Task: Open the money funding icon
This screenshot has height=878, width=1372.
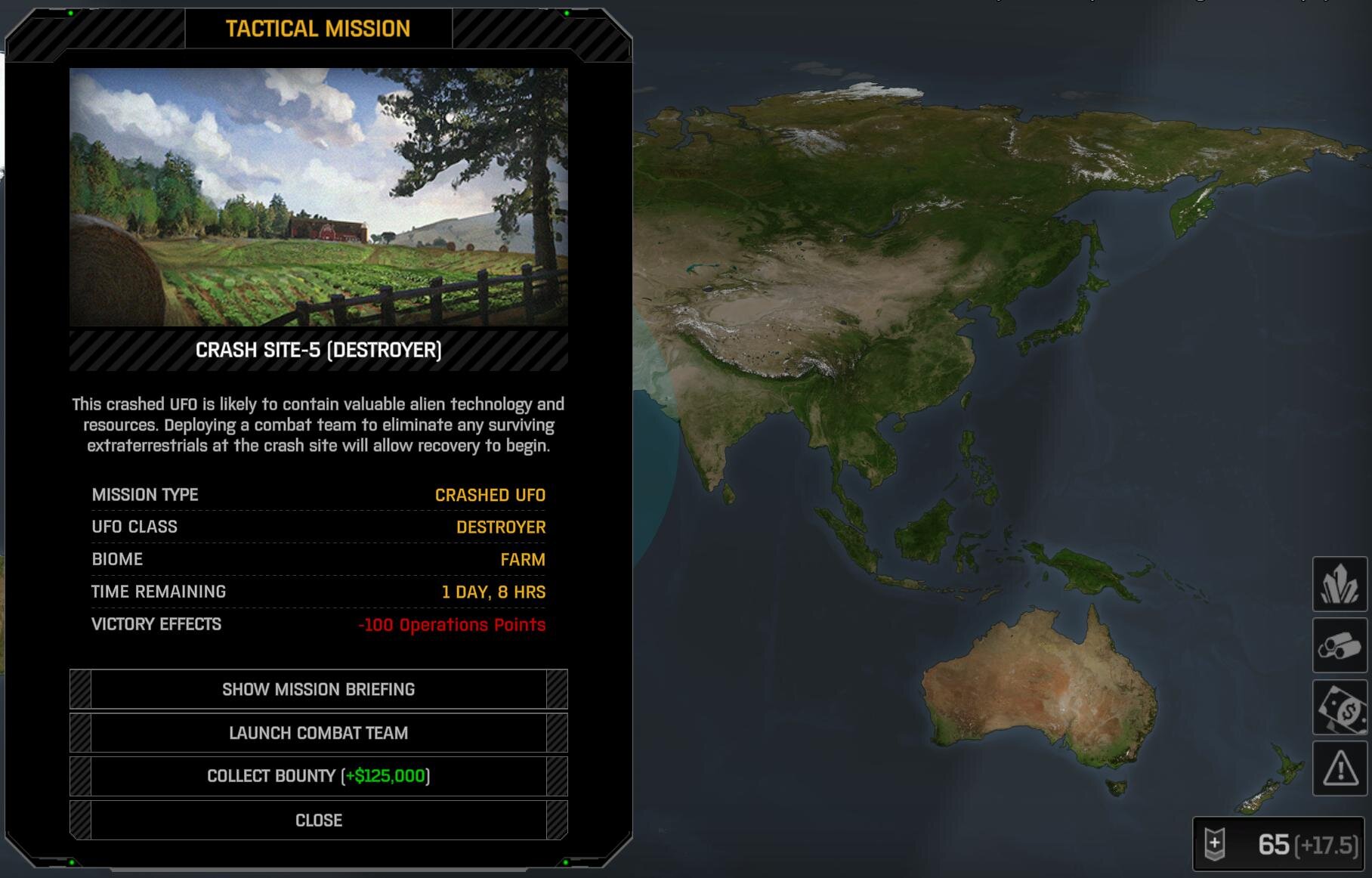Action: tap(1340, 708)
